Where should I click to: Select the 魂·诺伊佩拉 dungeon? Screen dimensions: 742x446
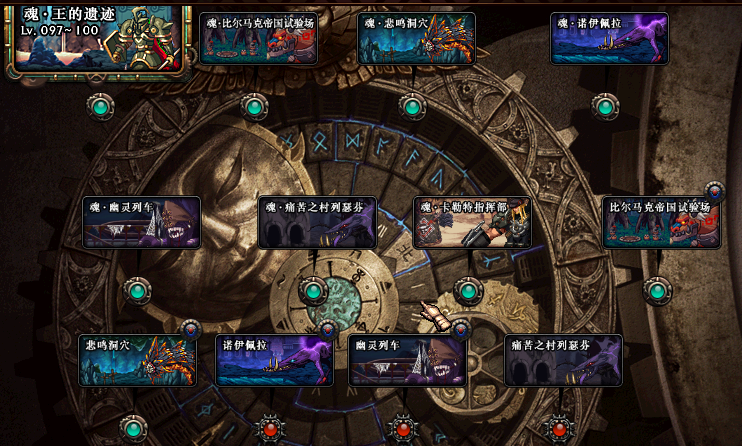pyautogui.click(x=609, y=39)
